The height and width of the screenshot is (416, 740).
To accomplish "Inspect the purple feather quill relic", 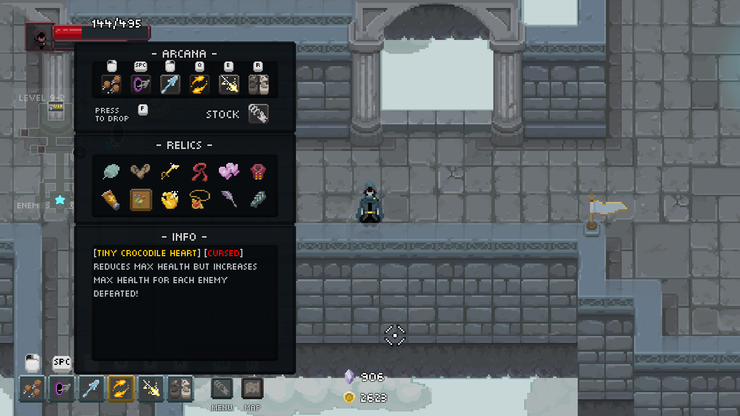I will pos(229,201).
